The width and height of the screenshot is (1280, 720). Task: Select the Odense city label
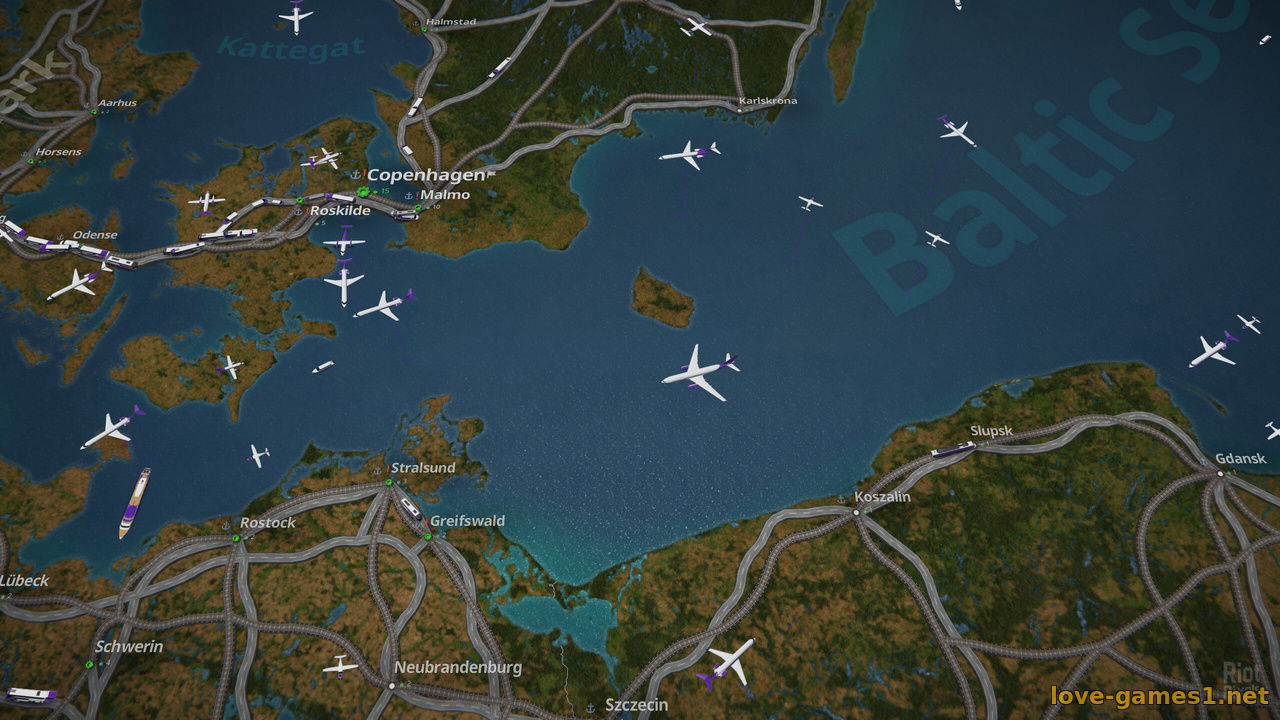(95, 235)
